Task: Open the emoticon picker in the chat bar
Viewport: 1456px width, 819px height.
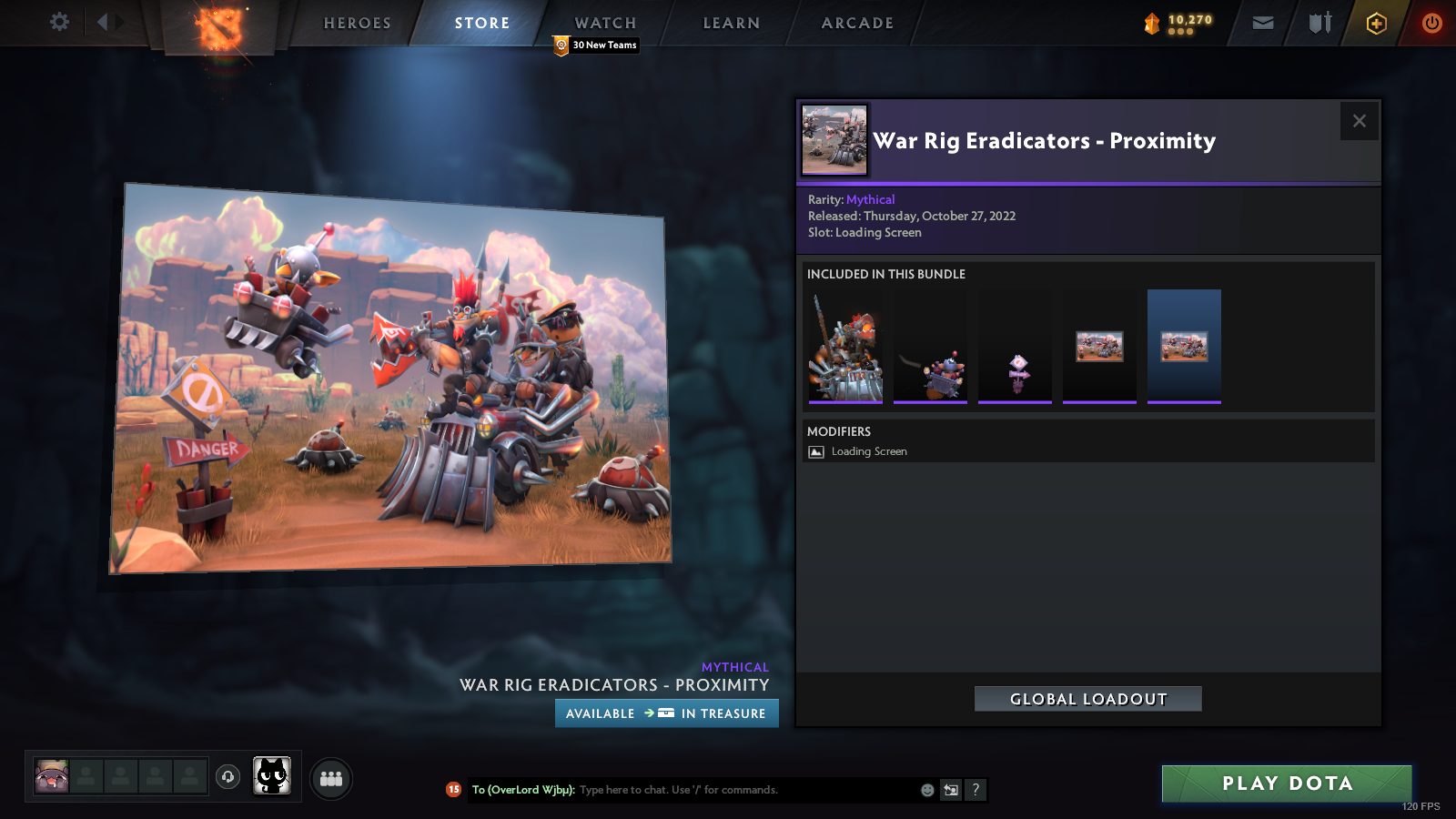Action: coord(926,790)
